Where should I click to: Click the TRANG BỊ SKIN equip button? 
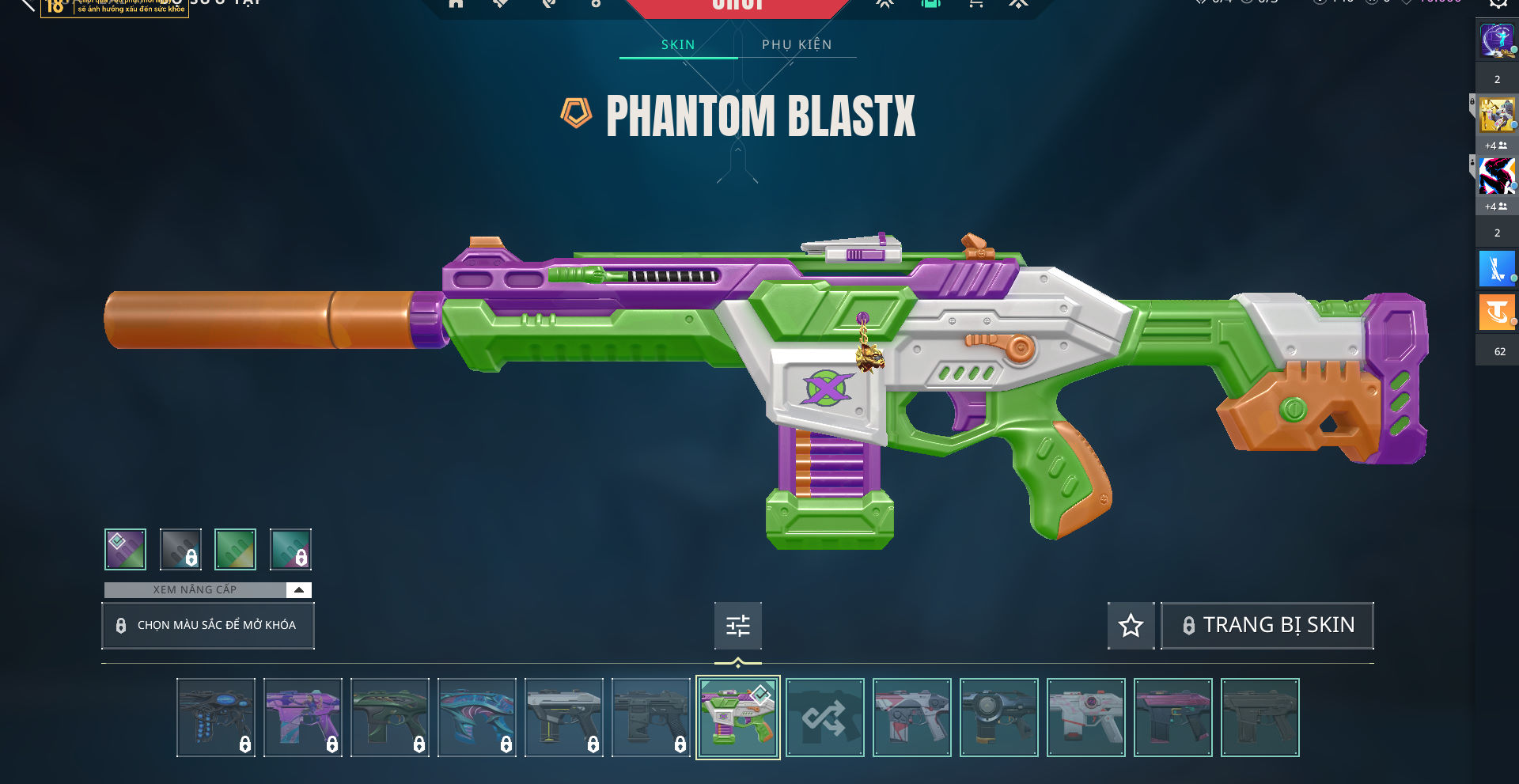tap(1267, 626)
